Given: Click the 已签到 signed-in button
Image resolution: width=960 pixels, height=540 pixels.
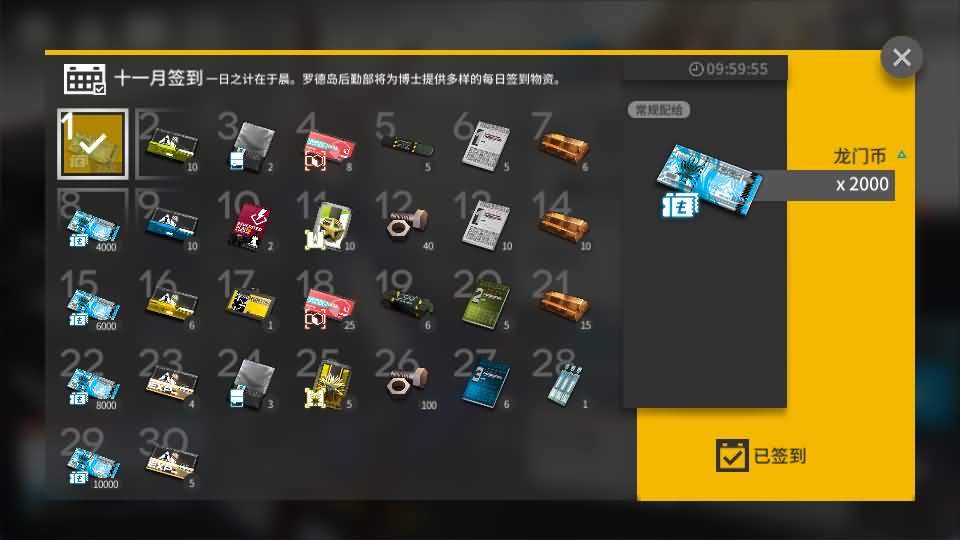Looking at the screenshot, I should tap(762, 456).
